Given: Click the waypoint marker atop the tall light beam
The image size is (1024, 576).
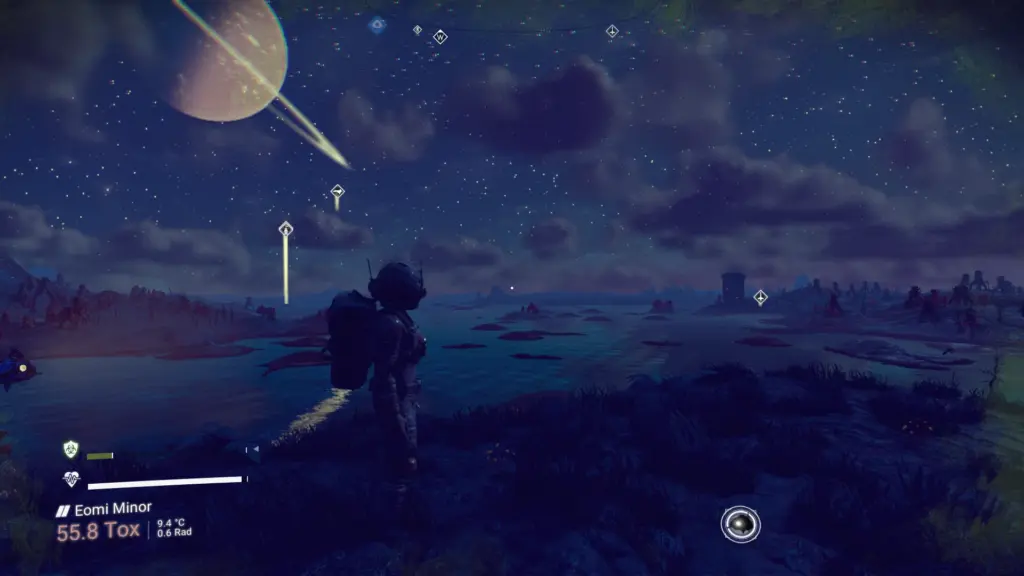Looking at the screenshot, I should coord(285,229).
